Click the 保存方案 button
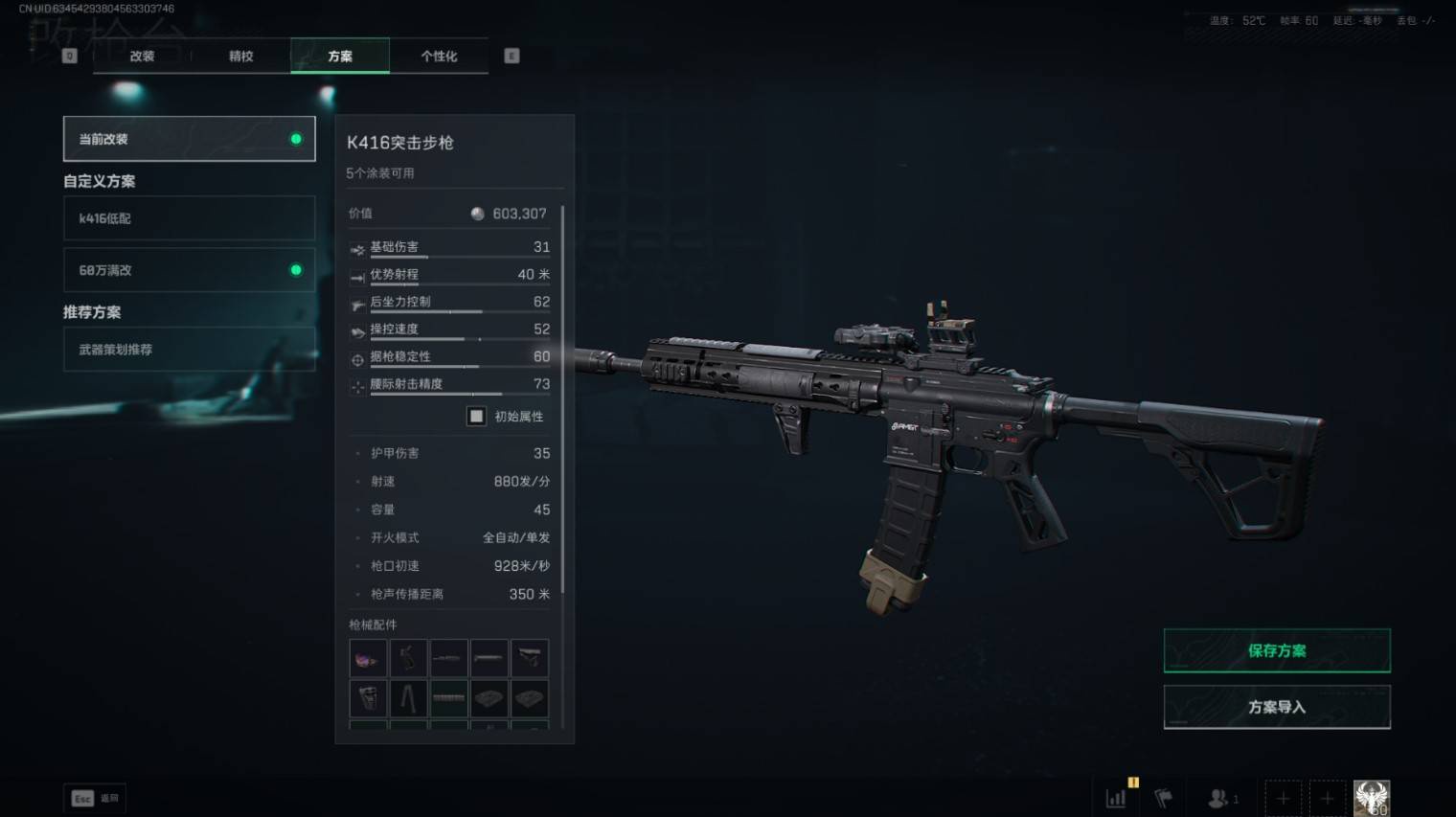1456x817 pixels. [1276, 651]
